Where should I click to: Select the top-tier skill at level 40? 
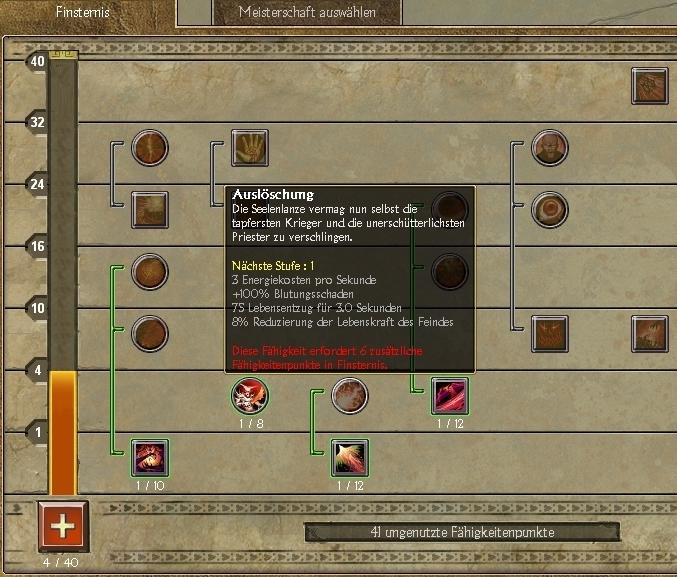coord(650,86)
